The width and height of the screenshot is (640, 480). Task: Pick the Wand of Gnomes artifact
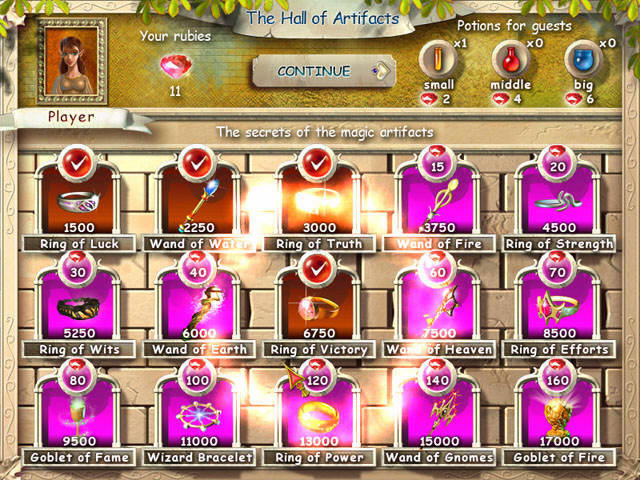(x=438, y=412)
